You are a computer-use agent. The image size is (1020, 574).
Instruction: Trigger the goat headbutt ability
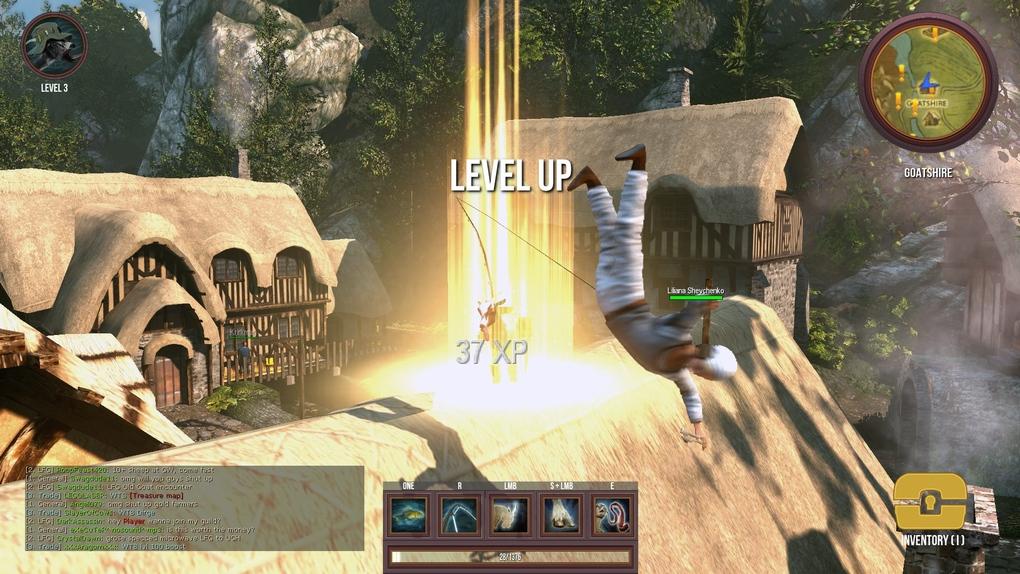click(x=510, y=515)
